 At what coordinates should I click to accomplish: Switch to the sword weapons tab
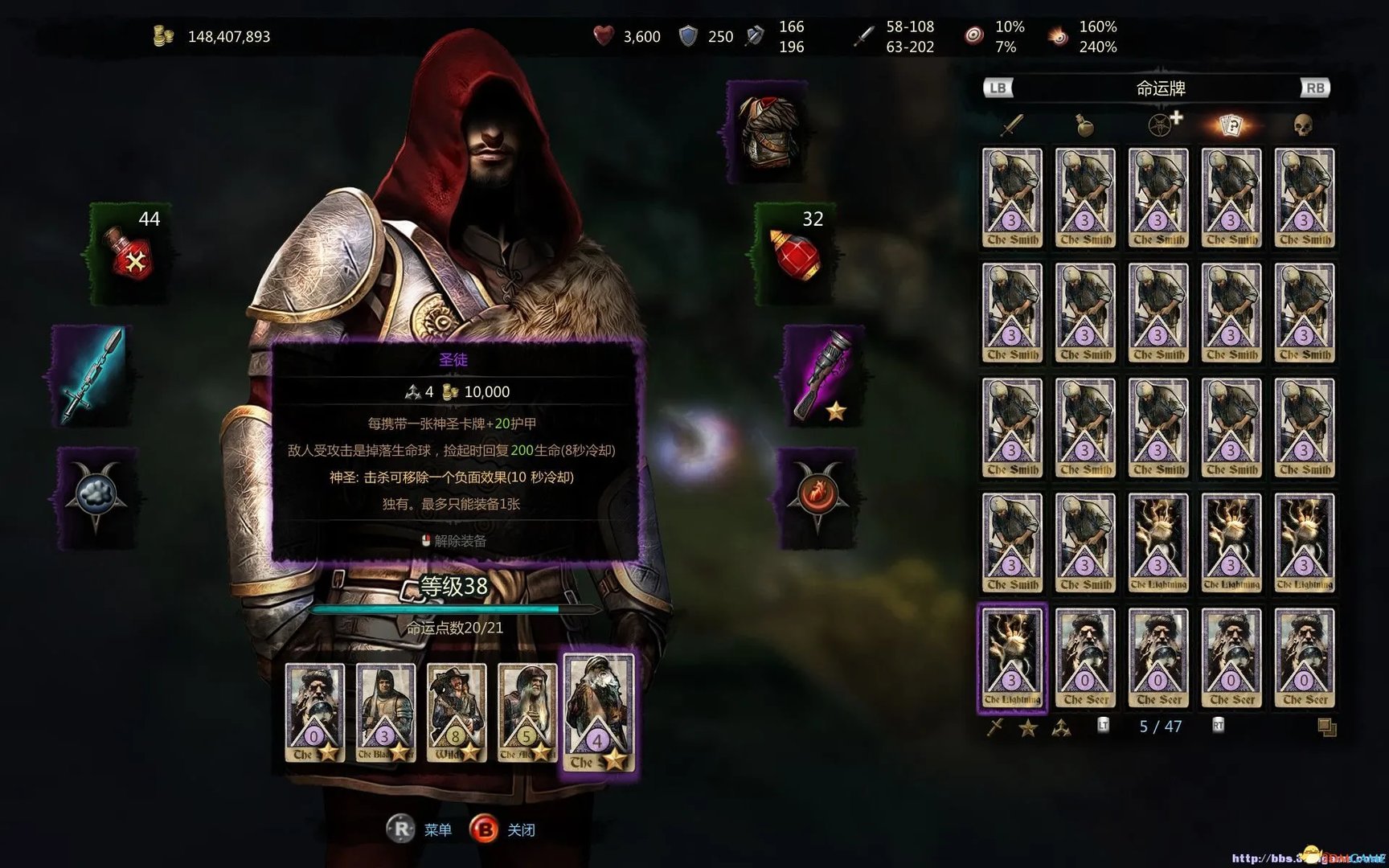point(1012,125)
